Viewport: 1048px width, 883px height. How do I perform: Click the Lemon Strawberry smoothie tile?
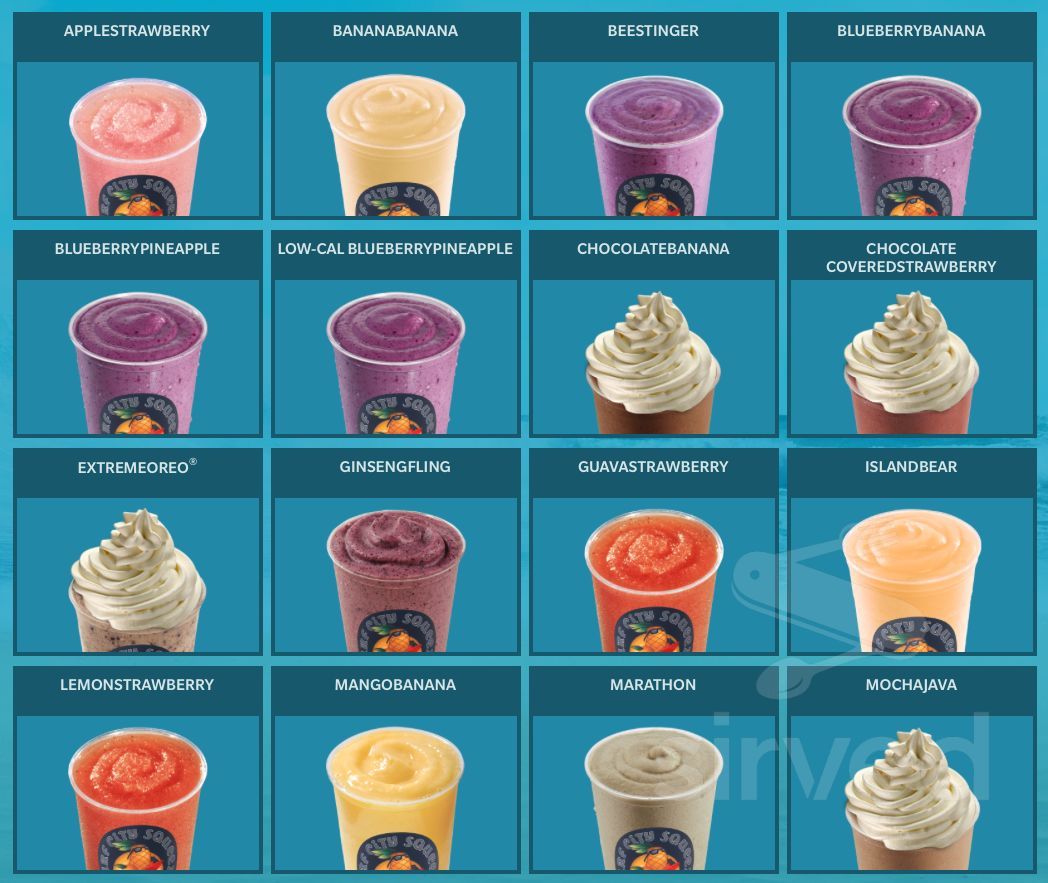tap(137, 792)
